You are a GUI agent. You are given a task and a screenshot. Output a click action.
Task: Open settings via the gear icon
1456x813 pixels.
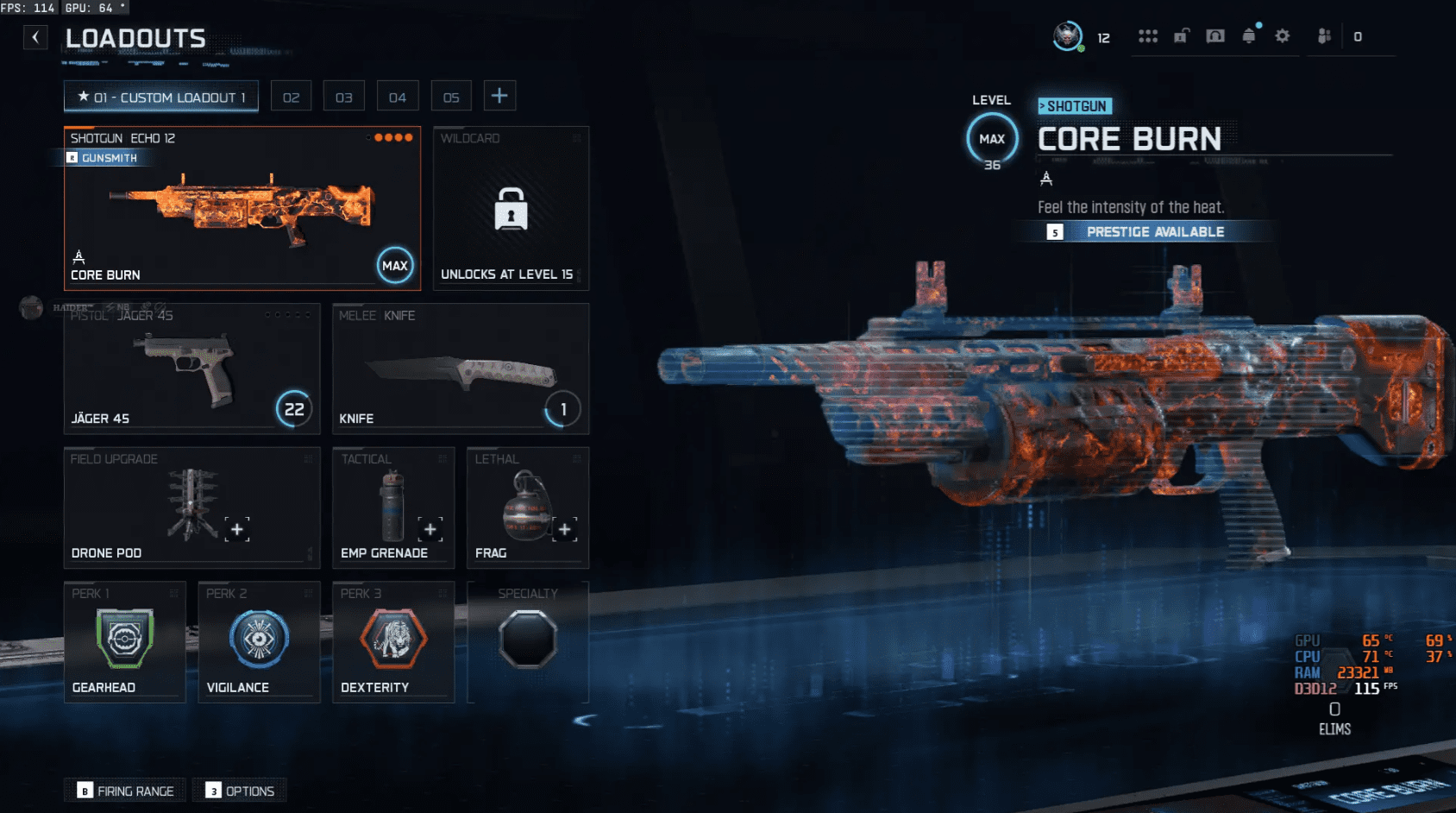tap(1283, 36)
